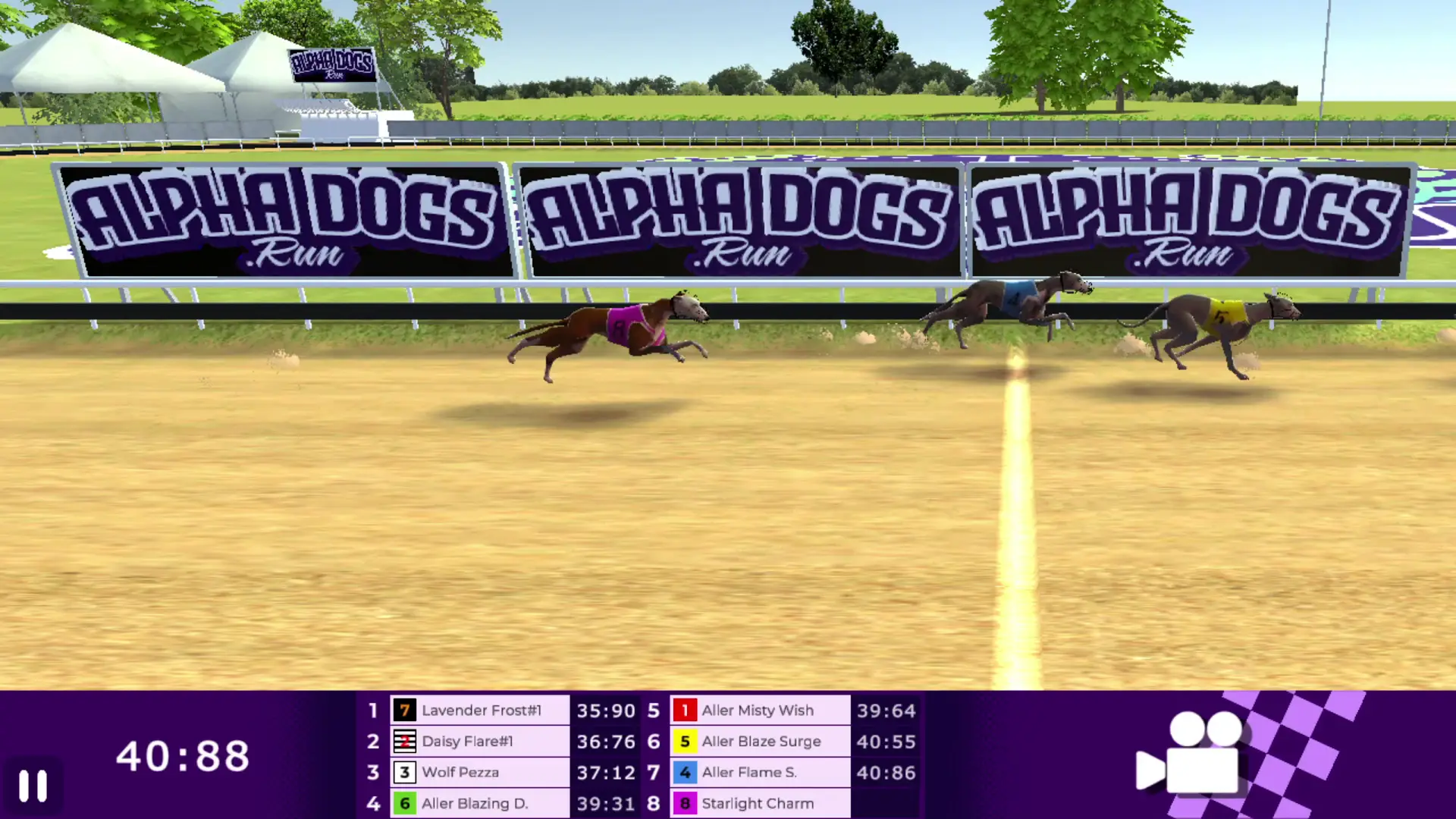
Task: Select the purple number 8 badge for Starlight Charm
Action: (685, 803)
